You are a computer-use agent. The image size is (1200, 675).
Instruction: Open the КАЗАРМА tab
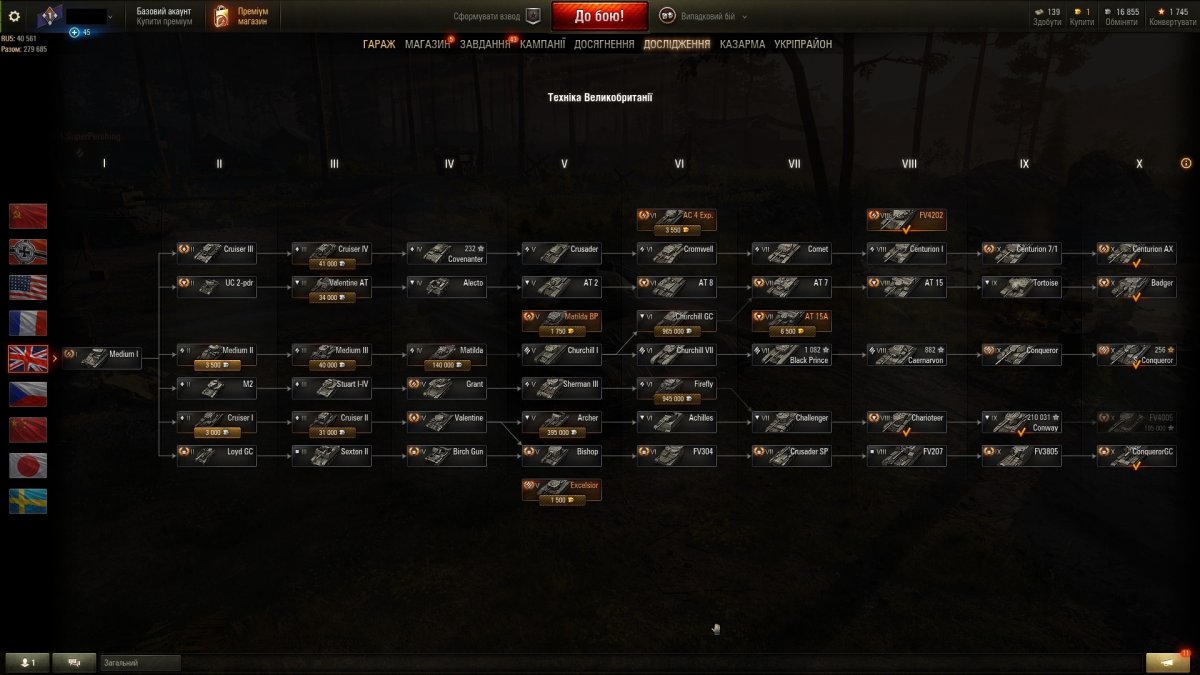[742, 44]
